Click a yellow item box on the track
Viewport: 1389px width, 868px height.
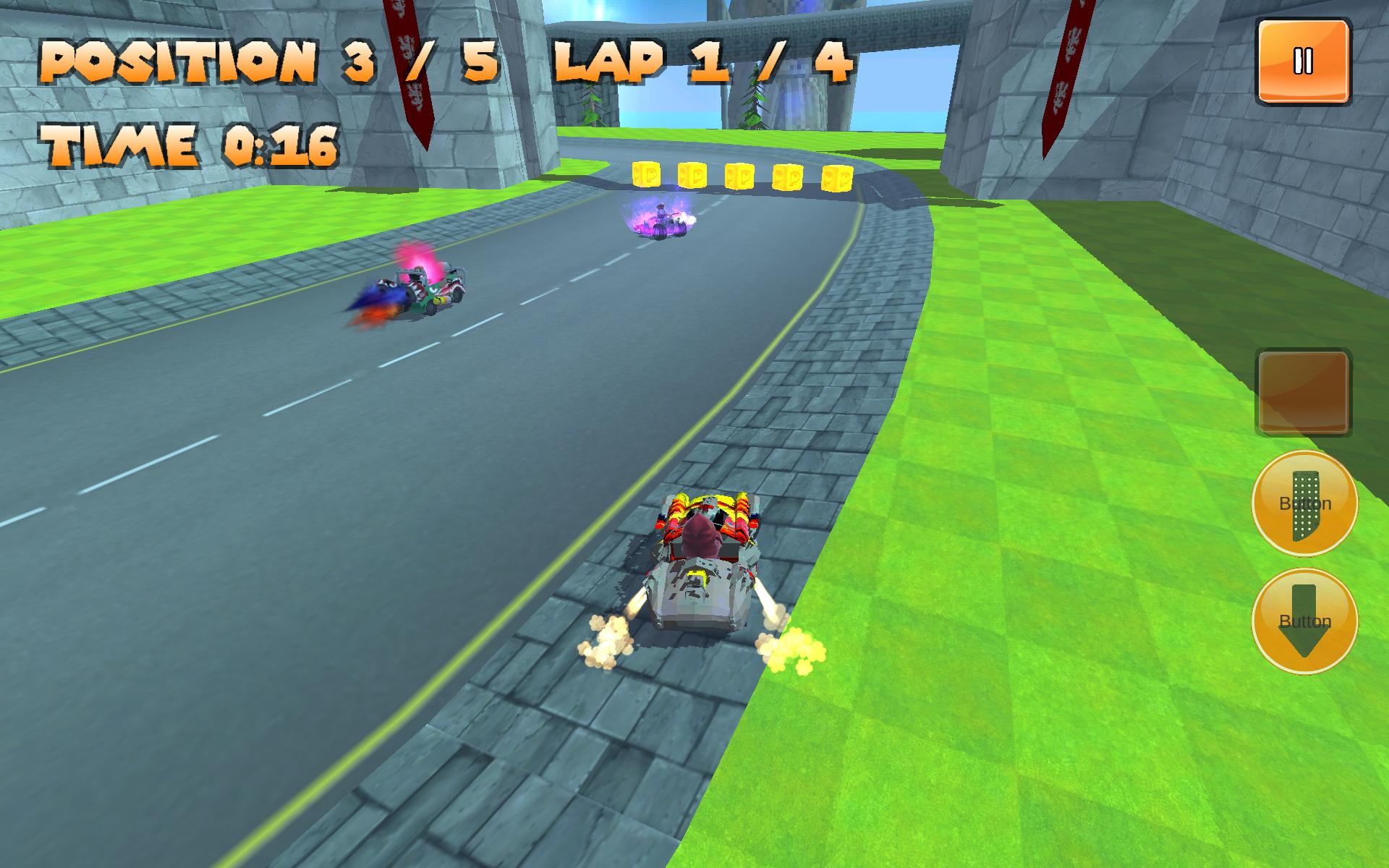(x=738, y=176)
